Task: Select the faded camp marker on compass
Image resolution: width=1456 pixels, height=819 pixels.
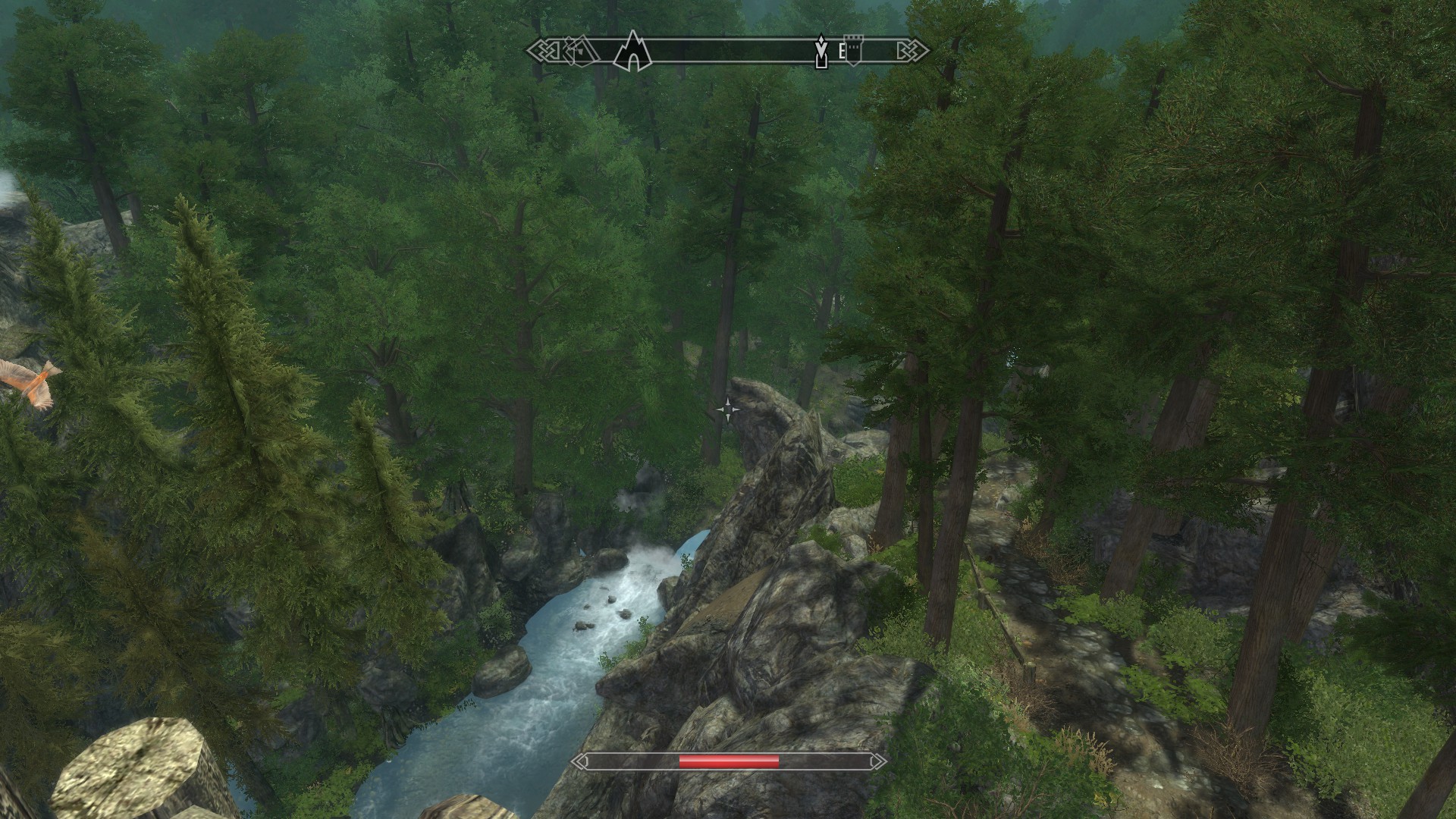Action: [x=579, y=51]
